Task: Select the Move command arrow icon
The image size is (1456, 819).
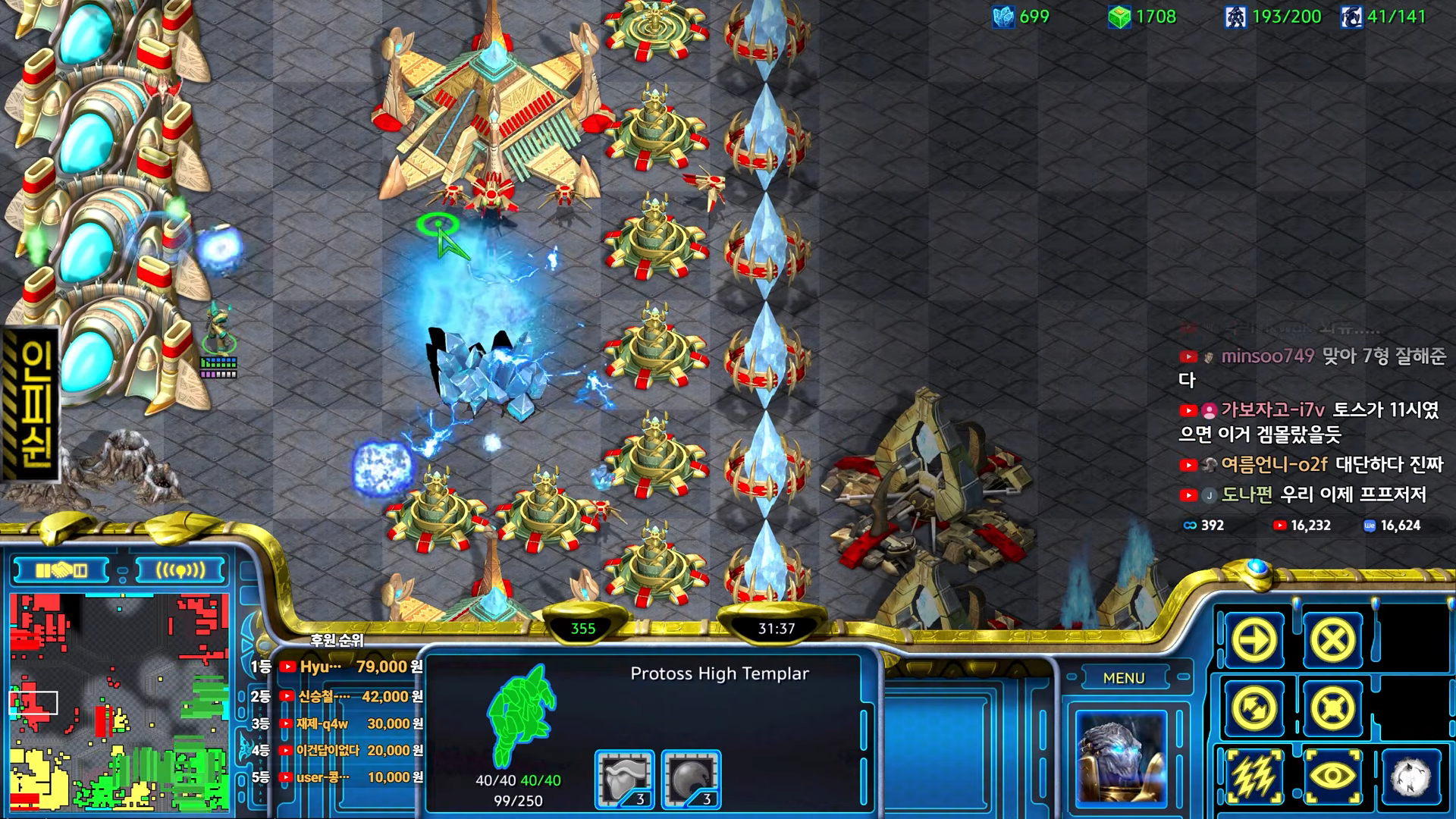Action: pyautogui.click(x=1254, y=641)
